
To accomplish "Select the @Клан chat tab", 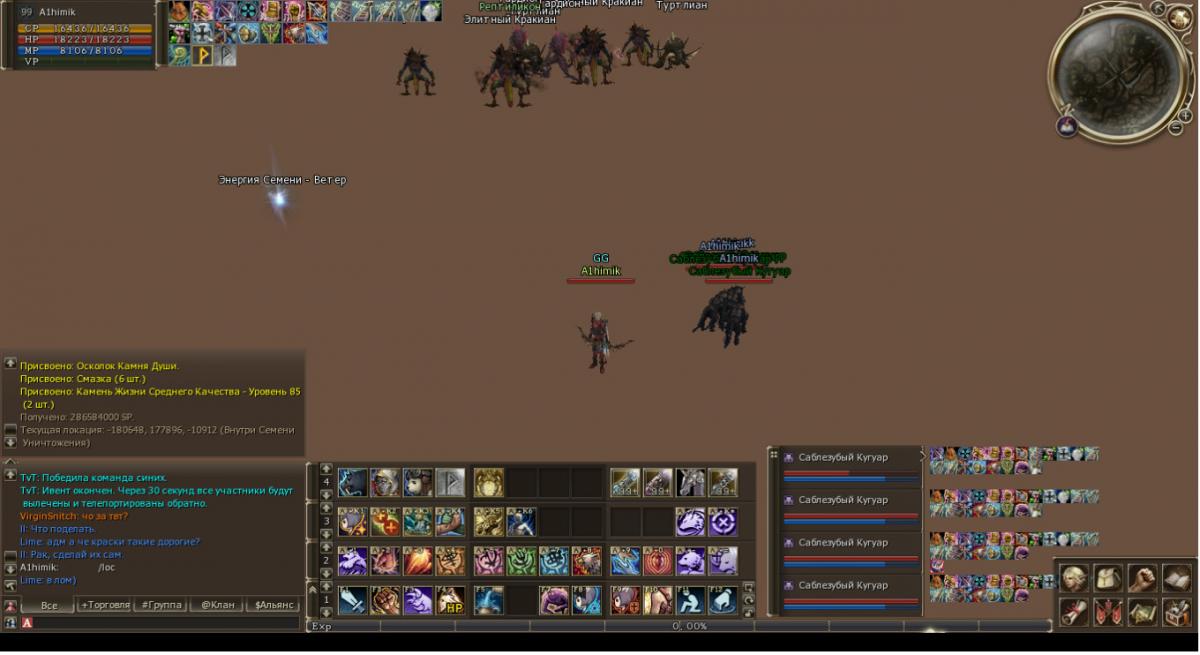I will pos(217,605).
